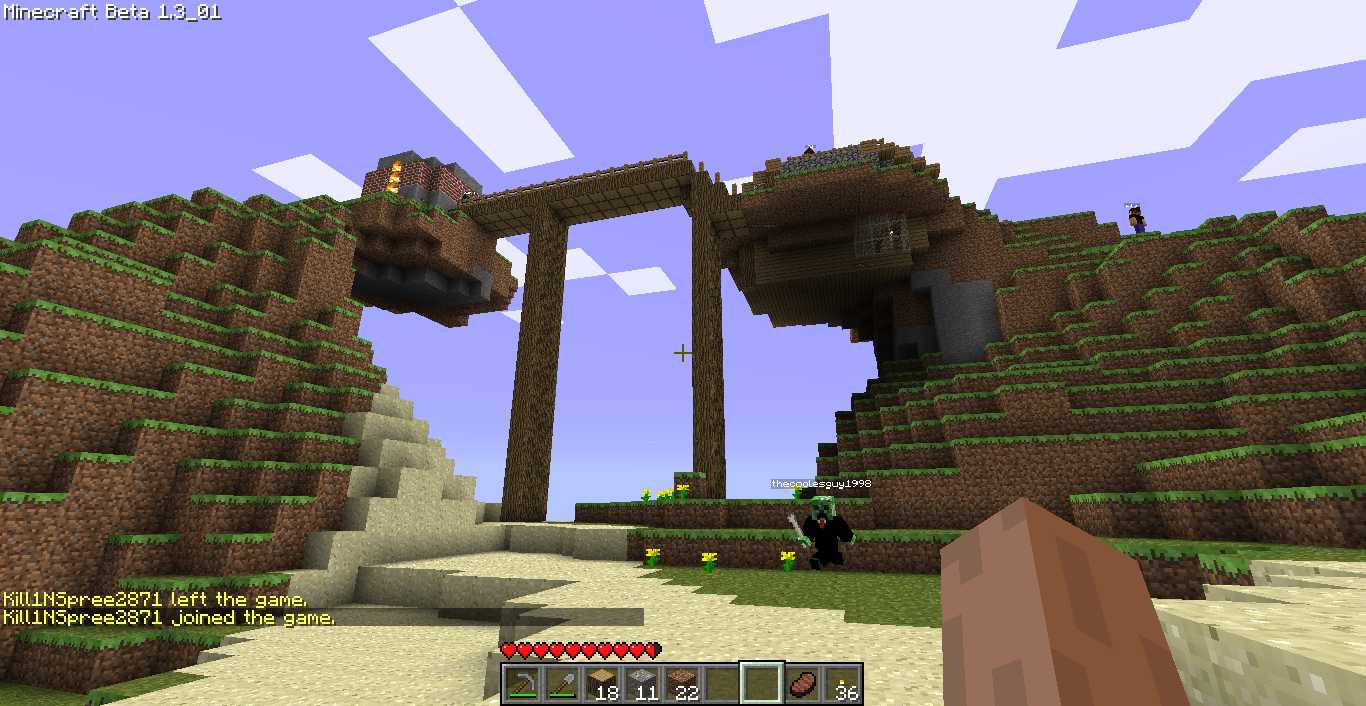The width and height of the screenshot is (1366, 706).
Task: Choose the cooked porkchop slot
Action: pyautogui.click(x=801, y=684)
